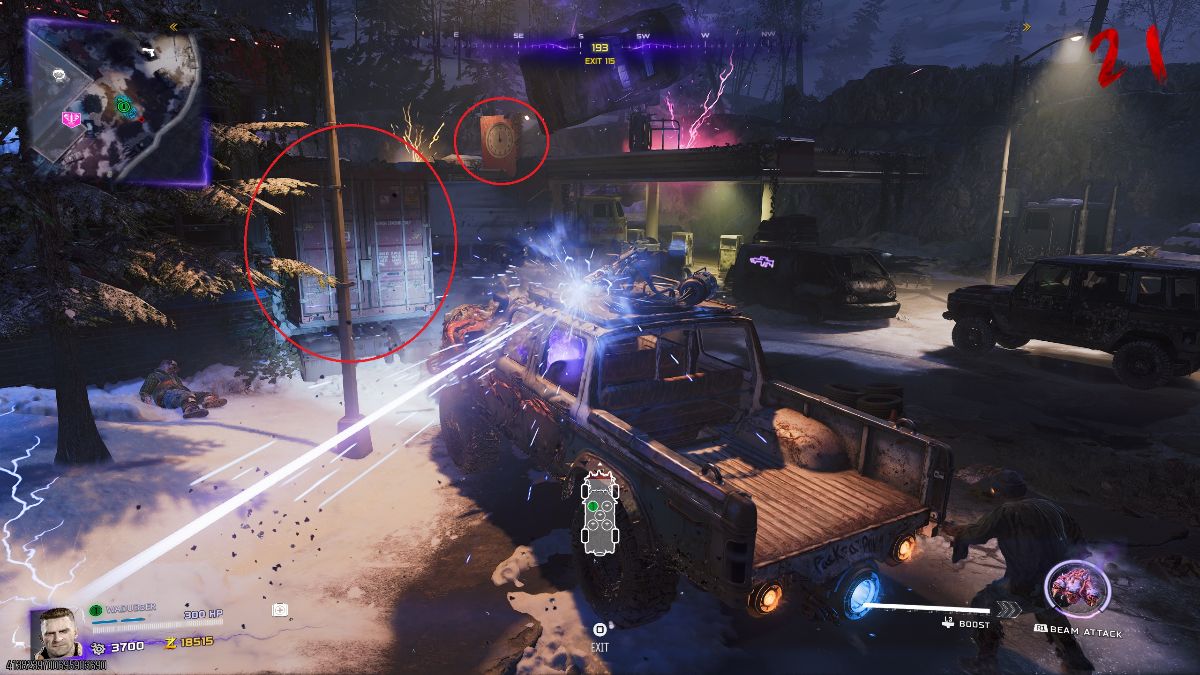Click the pink marker on the minimap
Screen dimensions: 1200x675
[71, 119]
